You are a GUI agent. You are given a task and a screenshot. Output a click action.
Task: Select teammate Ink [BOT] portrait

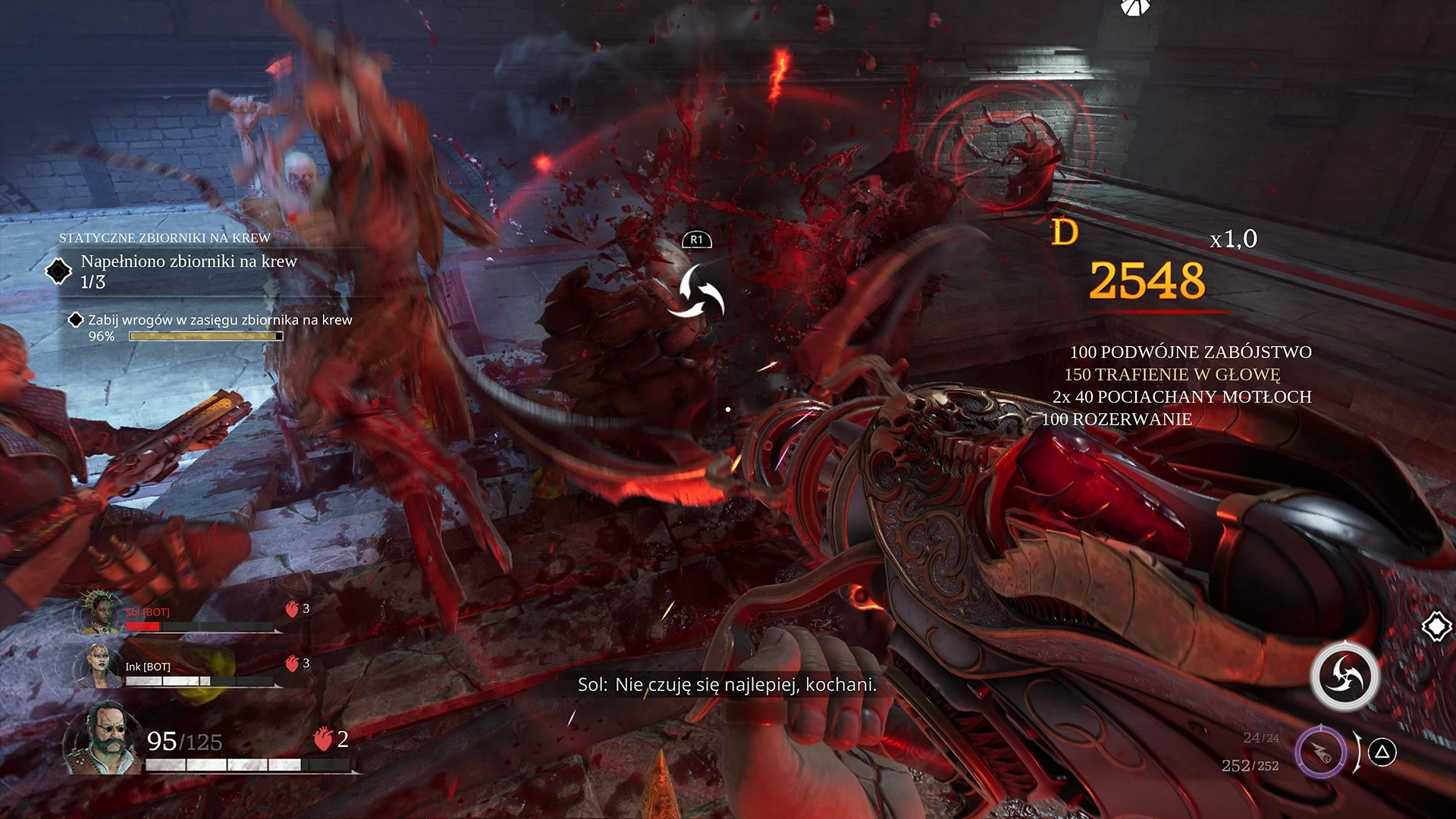[99, 665]
